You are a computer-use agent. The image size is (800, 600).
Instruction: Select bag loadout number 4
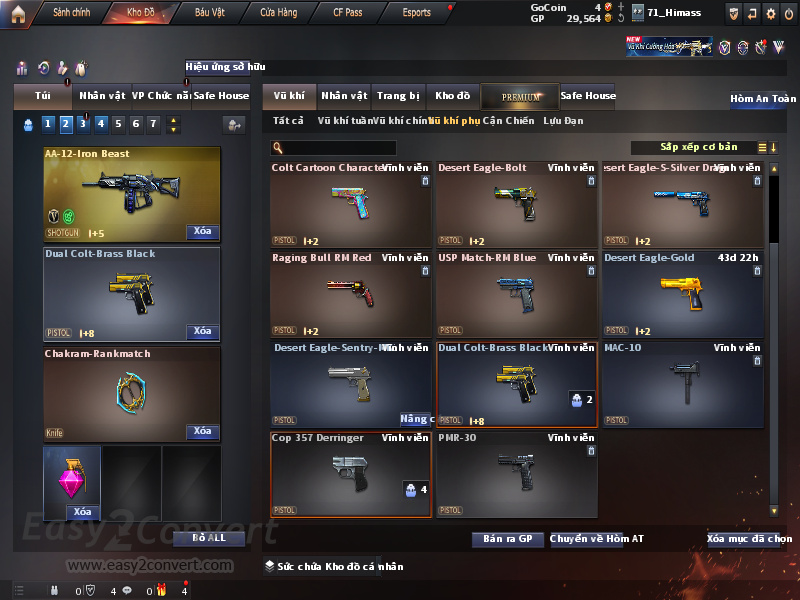click(100, 125)
